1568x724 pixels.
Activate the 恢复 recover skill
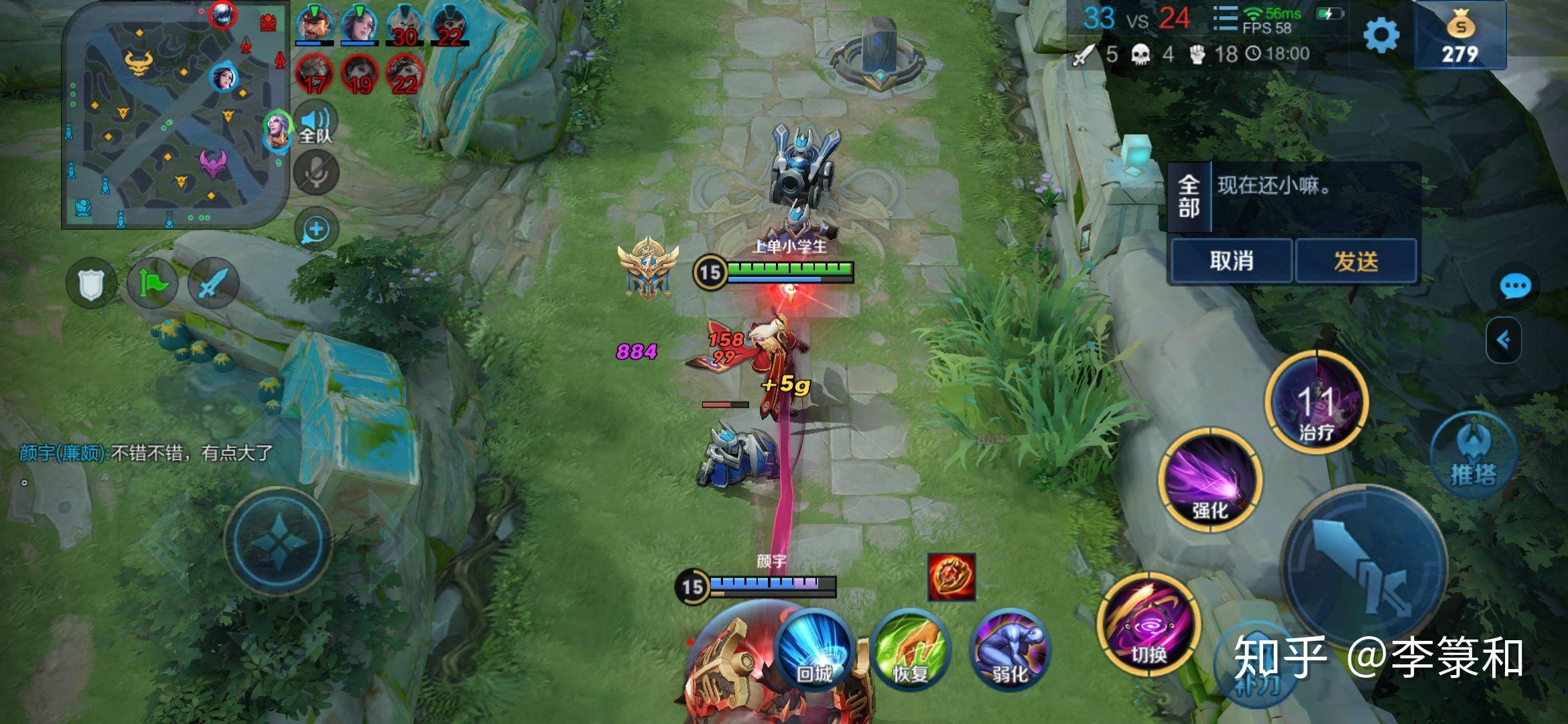click(911, 649)
